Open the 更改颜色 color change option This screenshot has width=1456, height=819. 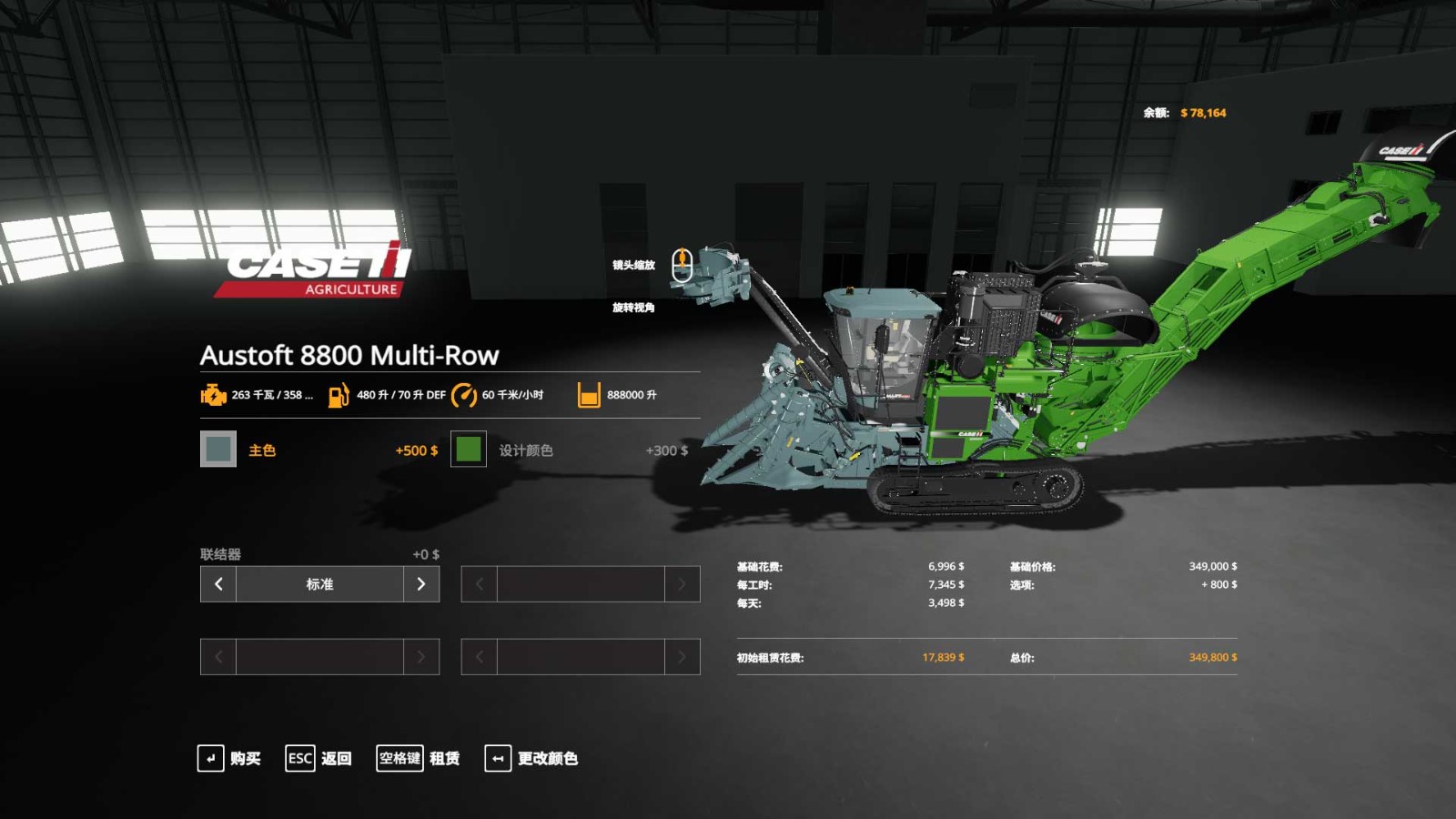(x=531, y=758)
